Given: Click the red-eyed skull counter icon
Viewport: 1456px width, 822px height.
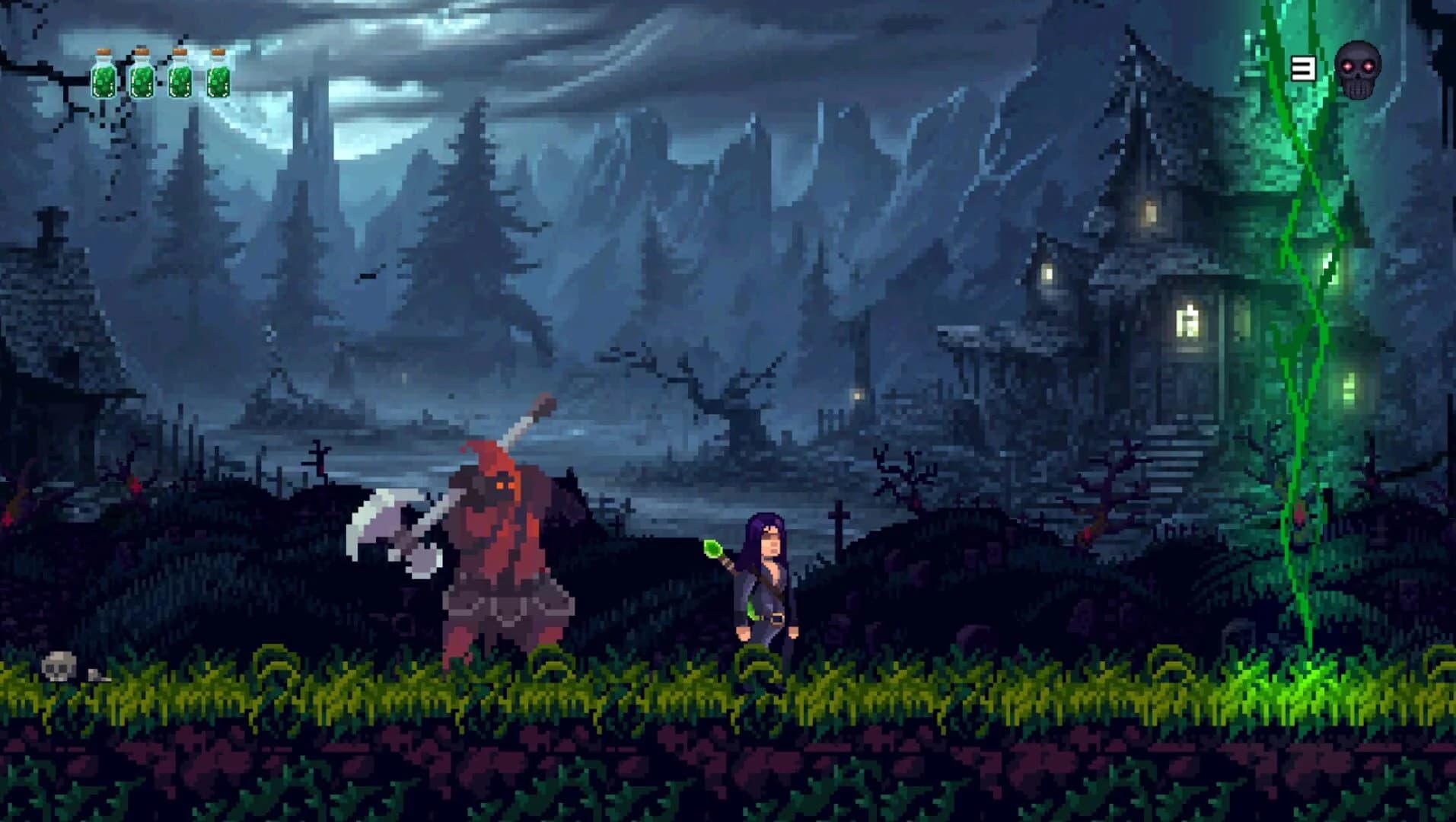Looking at the screenshot, I should point(1359,70).
